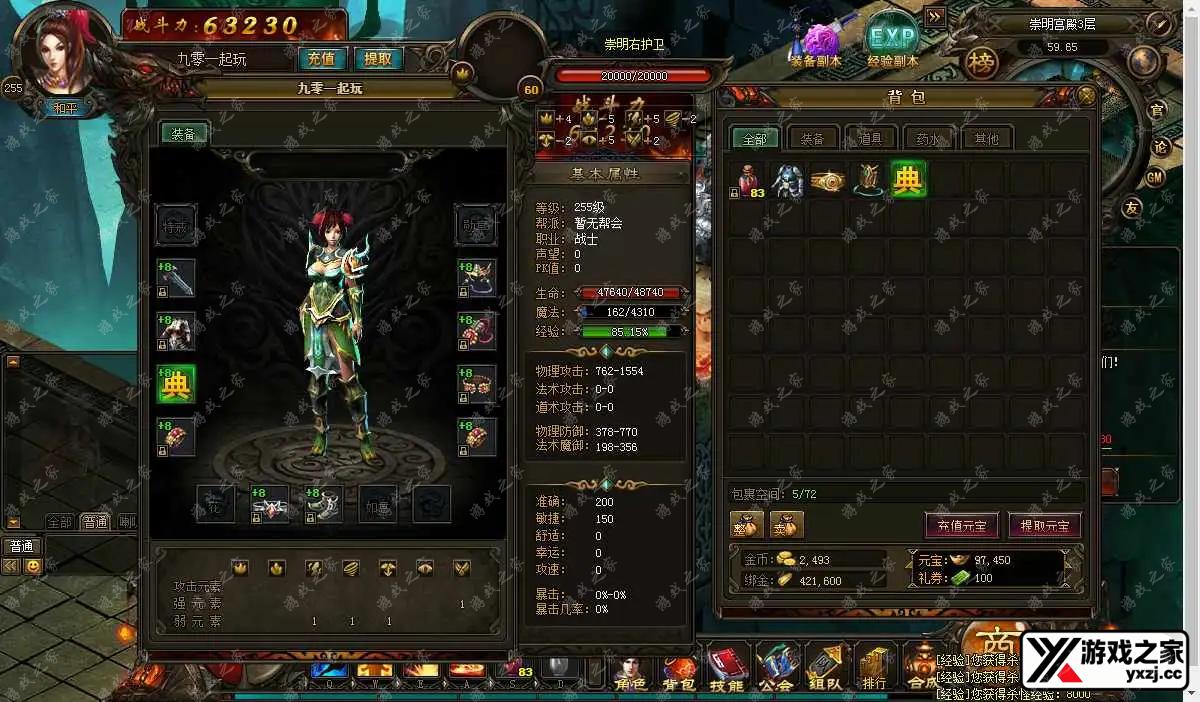Open the 公会 guild menu

pos(776,666)
